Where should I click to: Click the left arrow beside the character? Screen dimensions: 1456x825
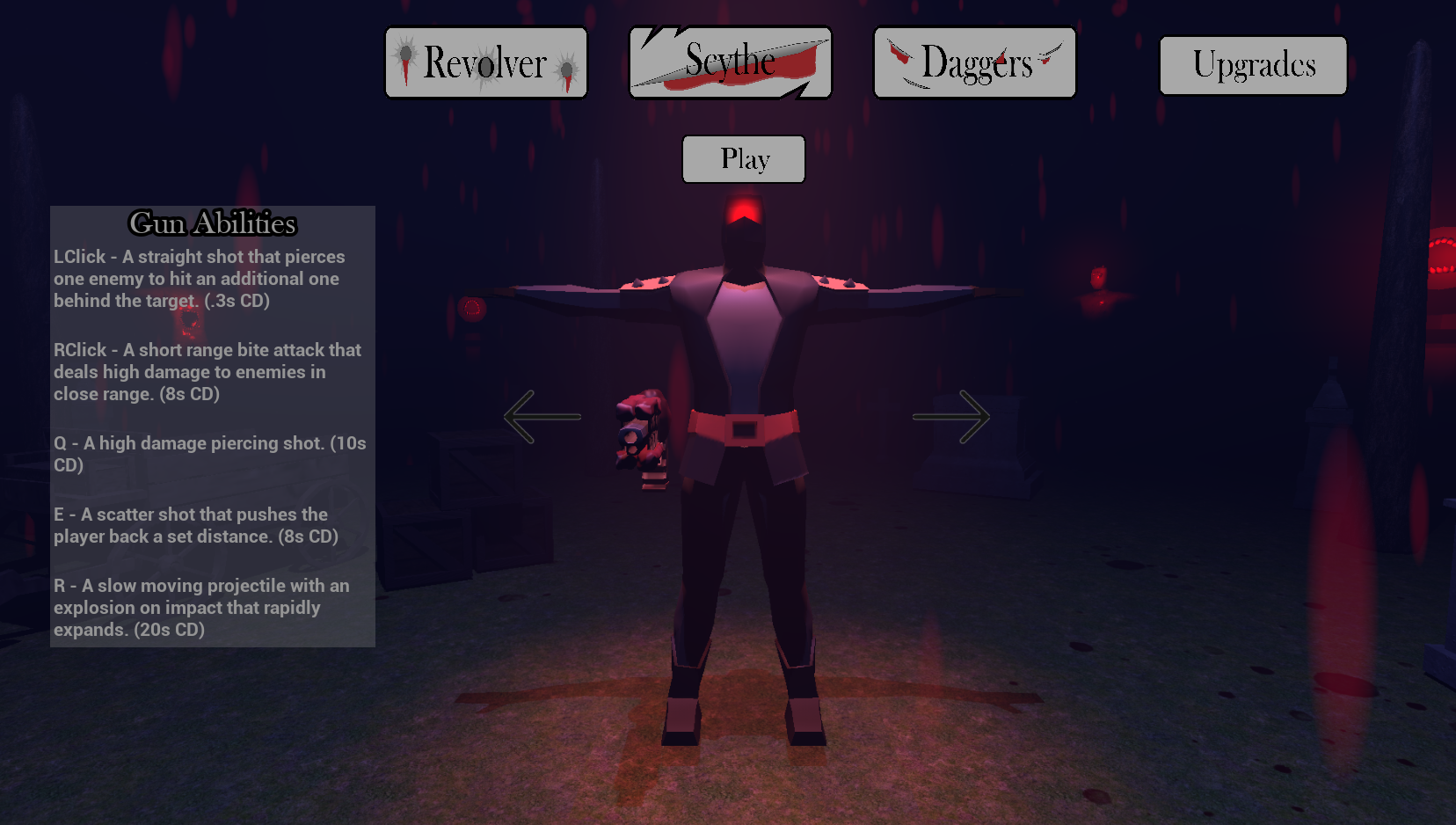click(x=542, y=417)
